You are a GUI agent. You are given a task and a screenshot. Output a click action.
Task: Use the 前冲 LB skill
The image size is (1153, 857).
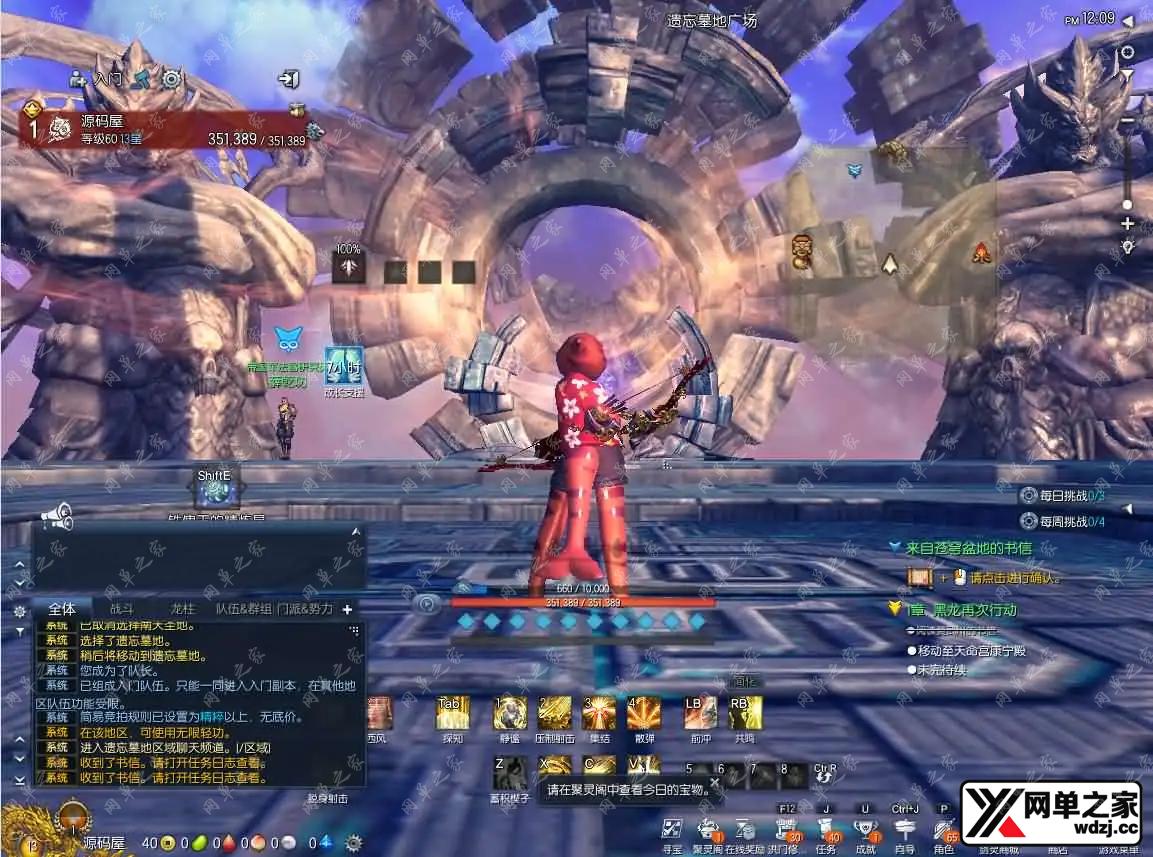(700, 713)
